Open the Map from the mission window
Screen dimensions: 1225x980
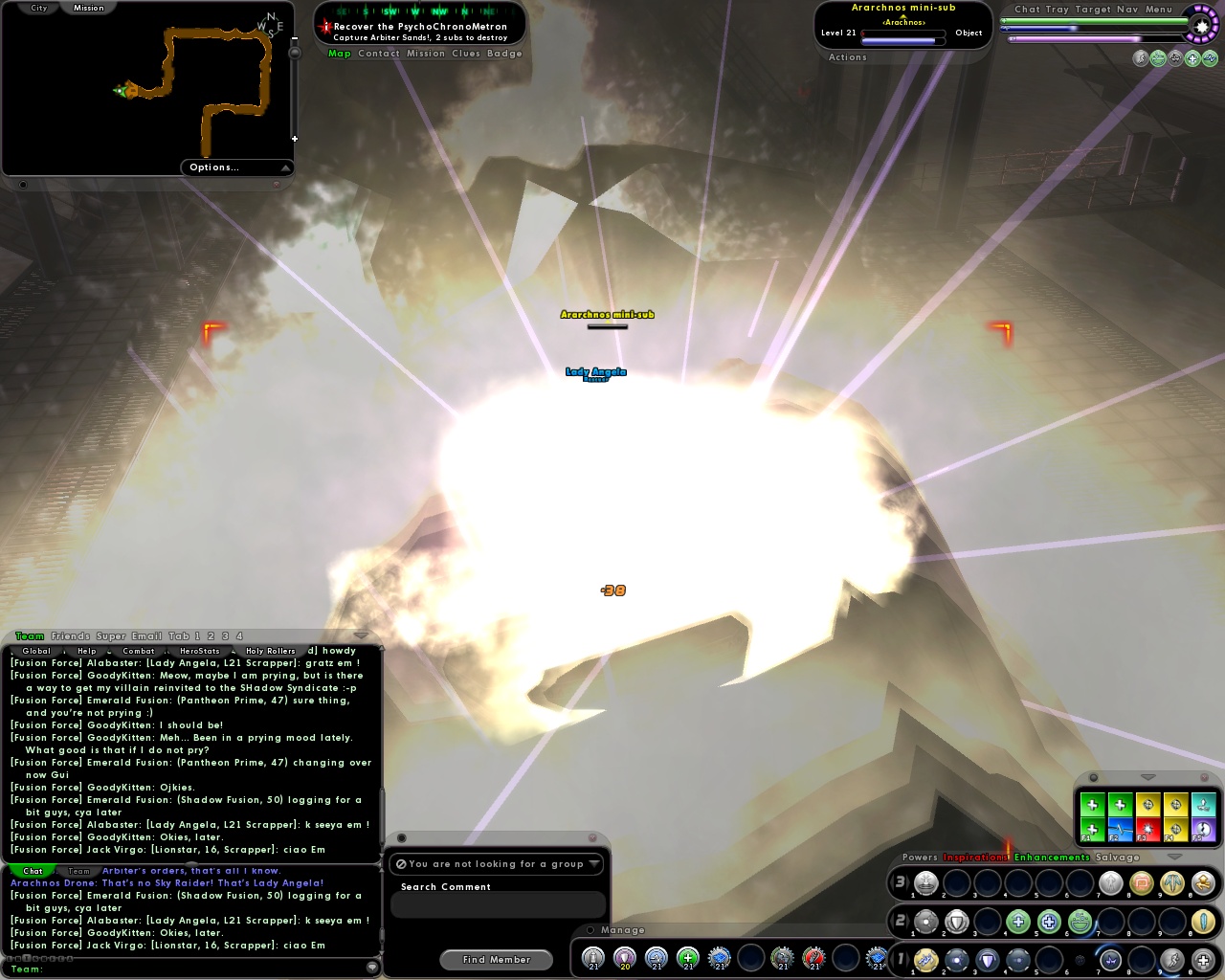point(339,54)
